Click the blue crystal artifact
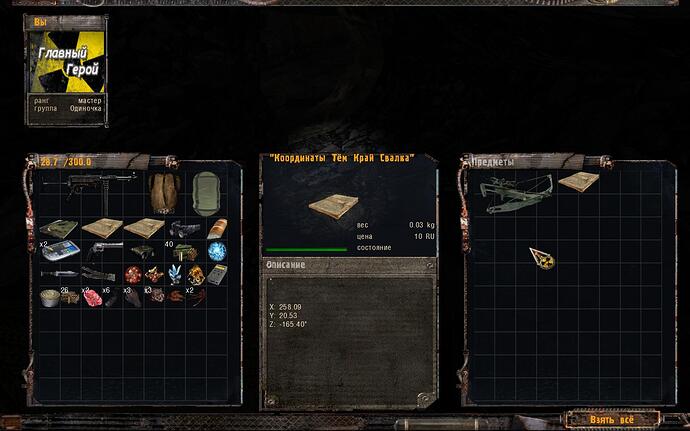Viewport: 690px width, 431px height. pos(175,273)
